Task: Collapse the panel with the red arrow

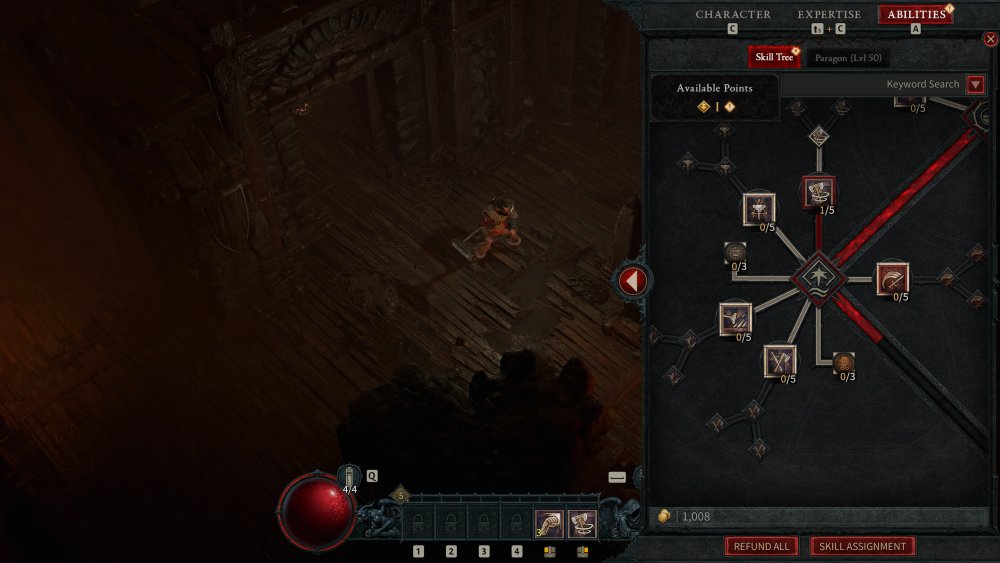Action: coord(632,281)
